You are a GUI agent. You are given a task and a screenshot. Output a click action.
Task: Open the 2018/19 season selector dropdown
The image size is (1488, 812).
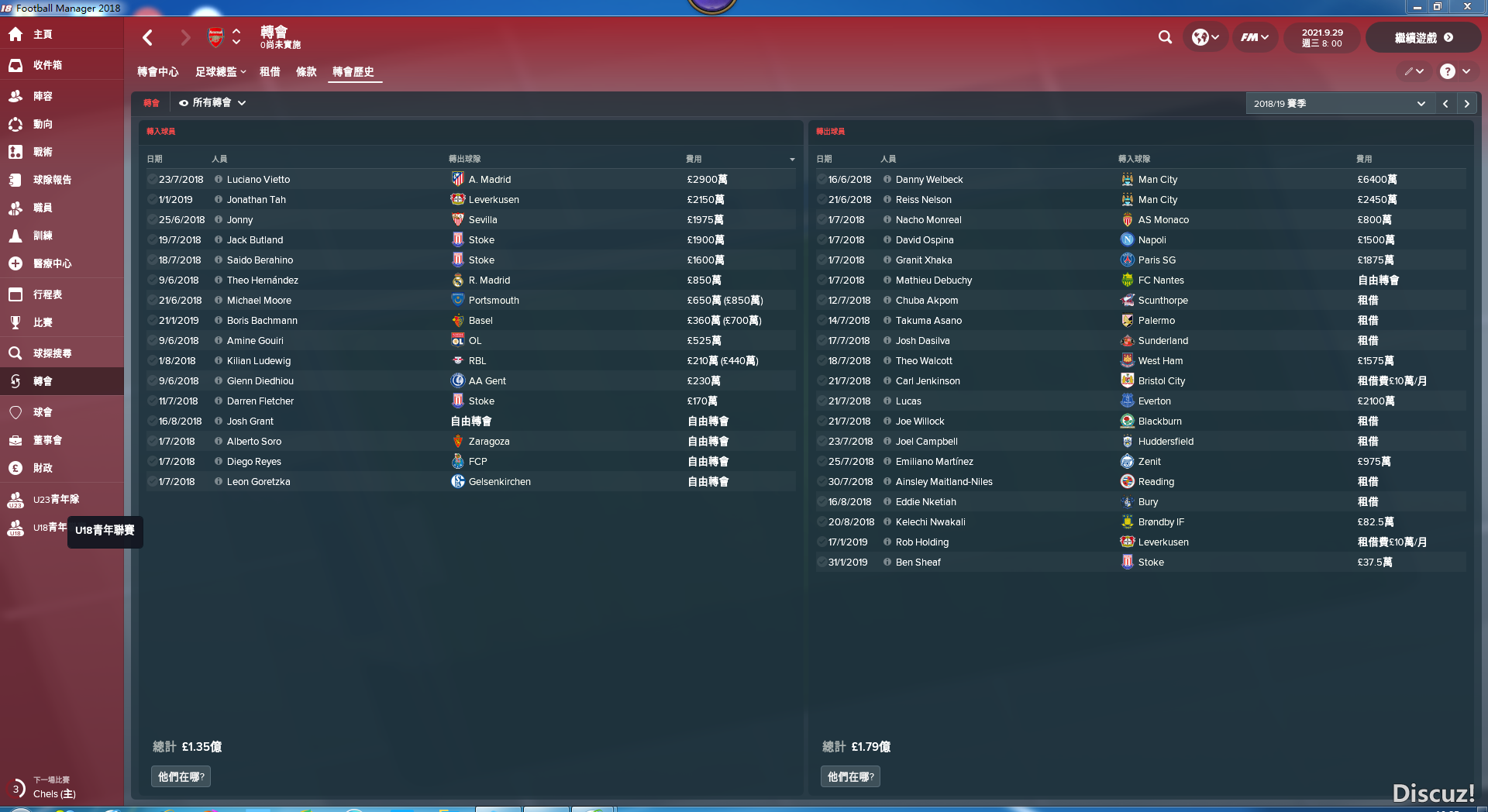(x=1339, y=104)
